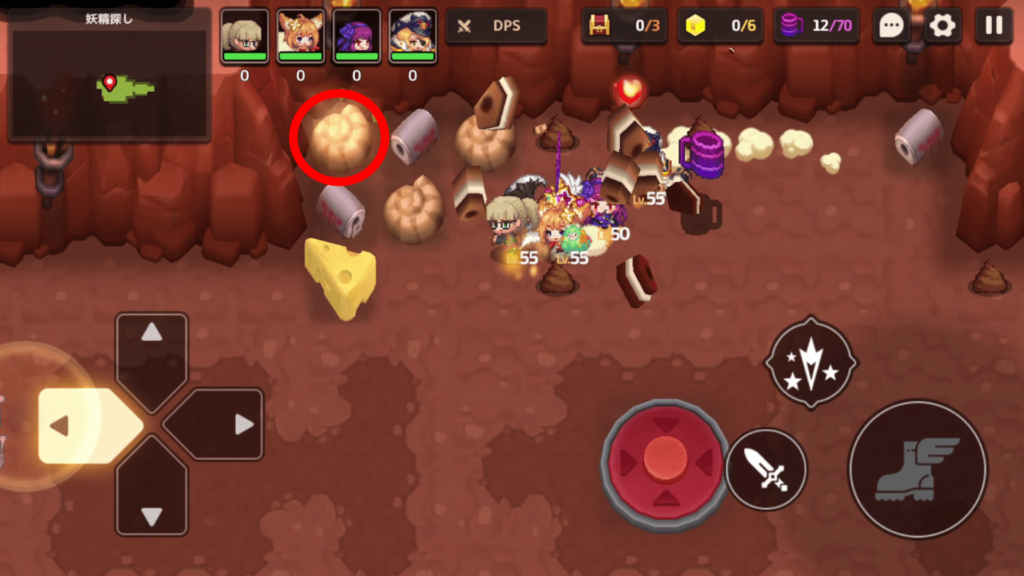Open the chat speech bubble
This screenshot has height=576, width=1024.
pos(890,26)
